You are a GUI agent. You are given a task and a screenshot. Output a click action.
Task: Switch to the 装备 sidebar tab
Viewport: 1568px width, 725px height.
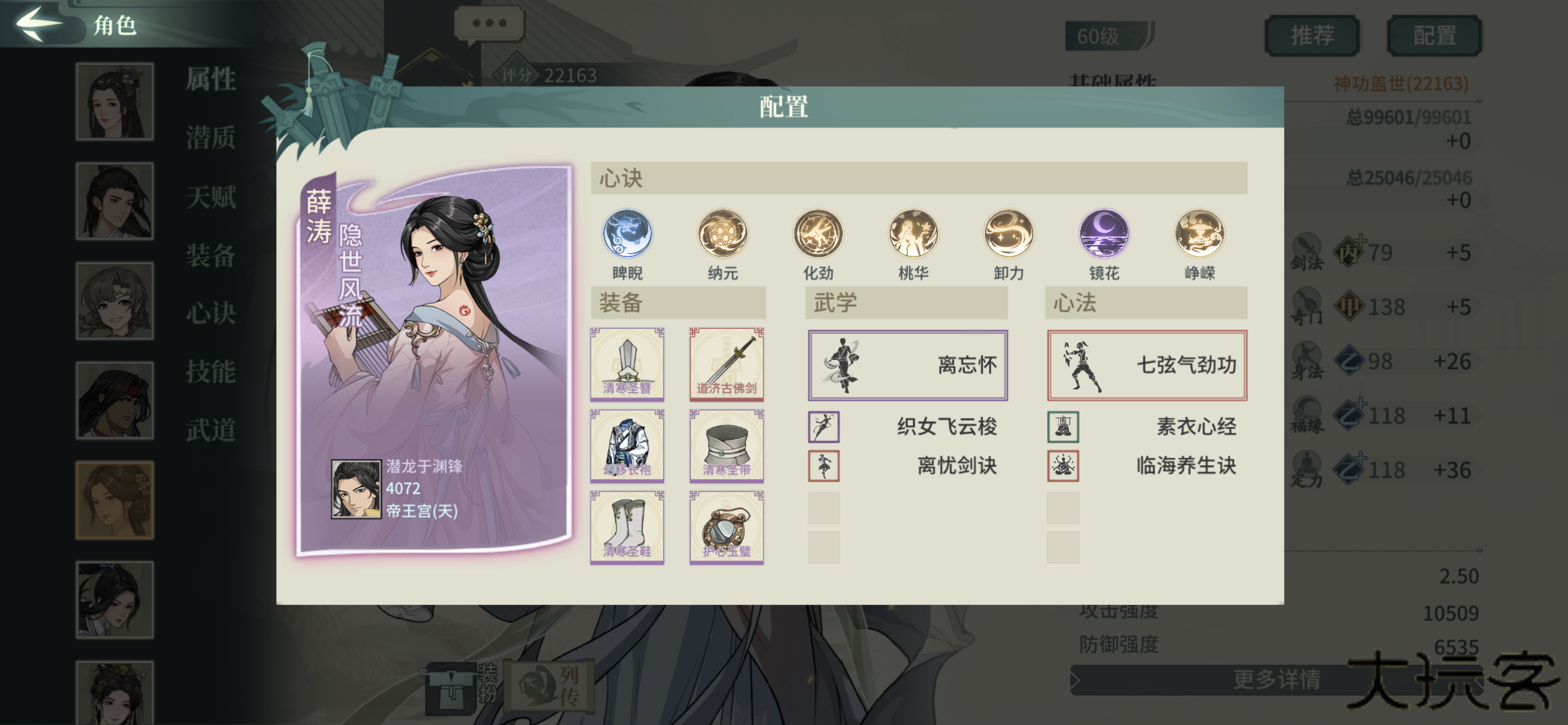click(x=210, y=257)
